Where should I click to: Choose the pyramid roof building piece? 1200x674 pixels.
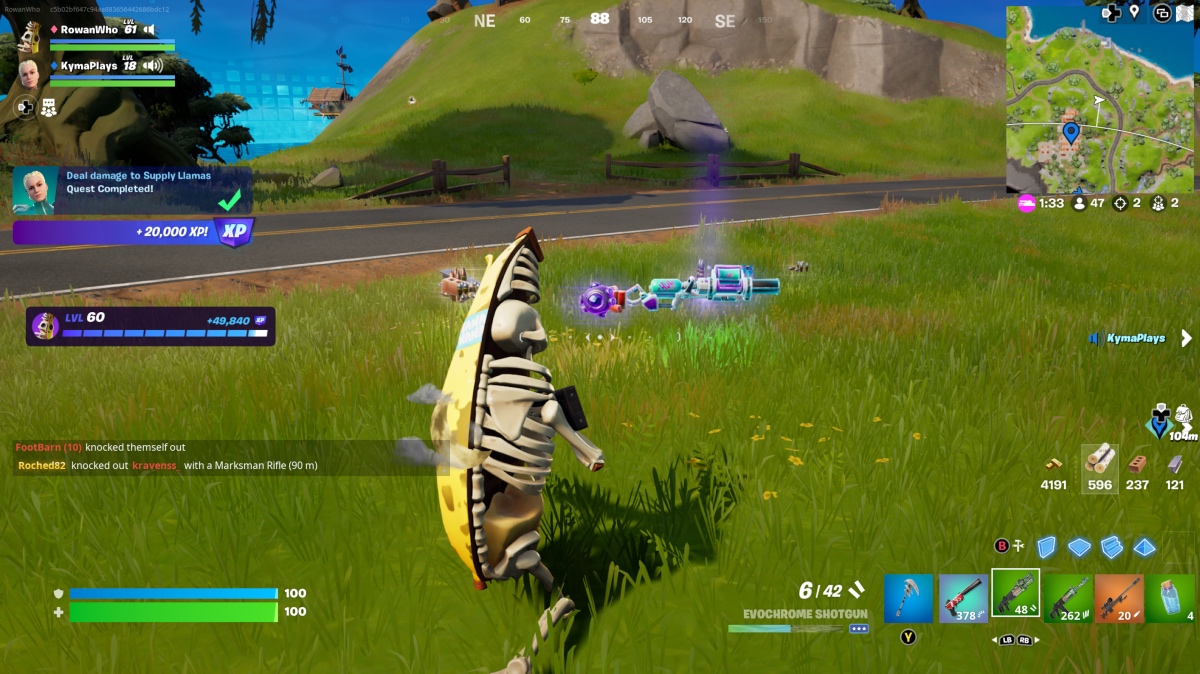click(1145, 547)
